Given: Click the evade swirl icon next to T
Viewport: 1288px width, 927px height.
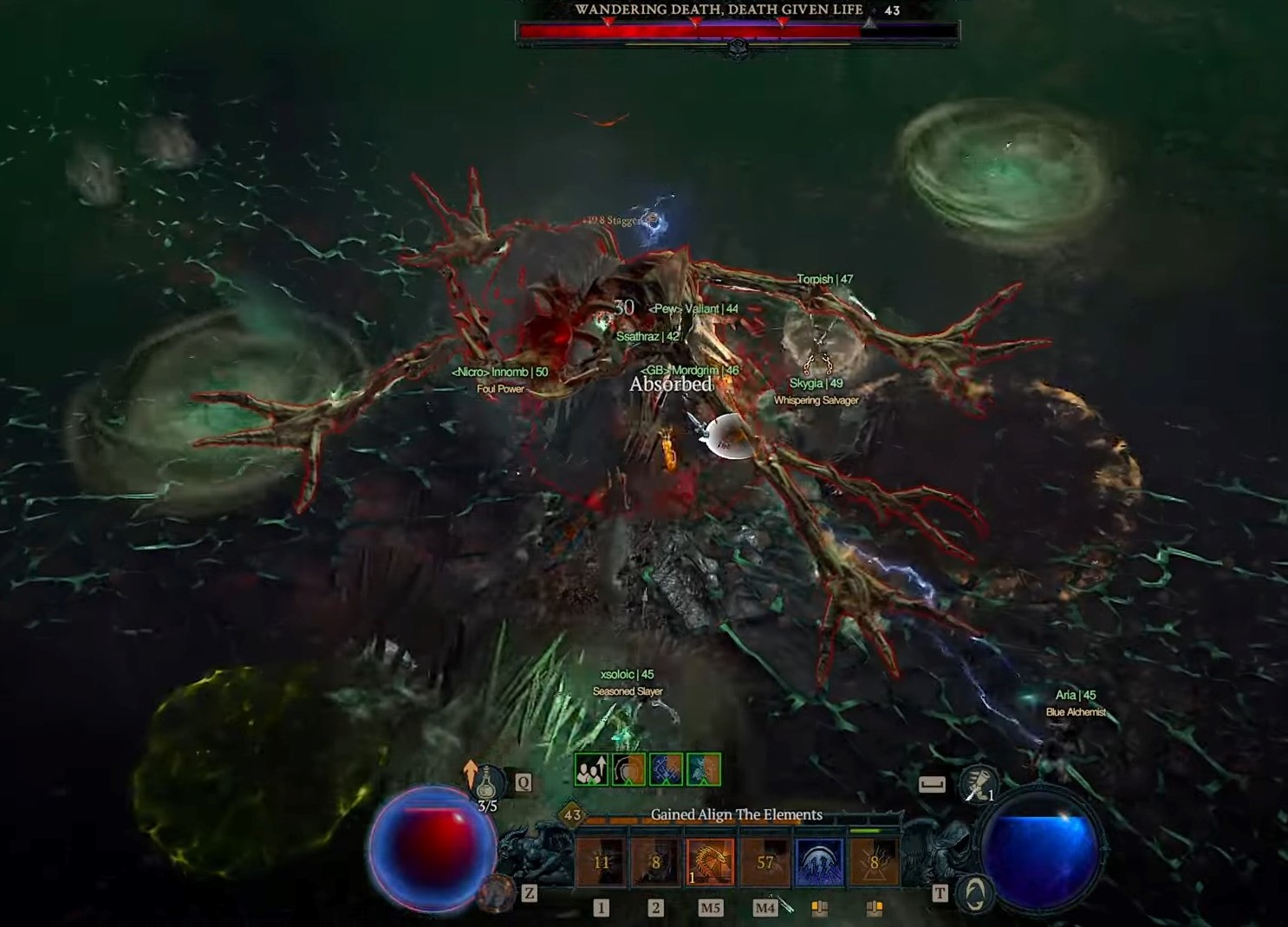Looking at the screenshot, I should coord(977,893).
